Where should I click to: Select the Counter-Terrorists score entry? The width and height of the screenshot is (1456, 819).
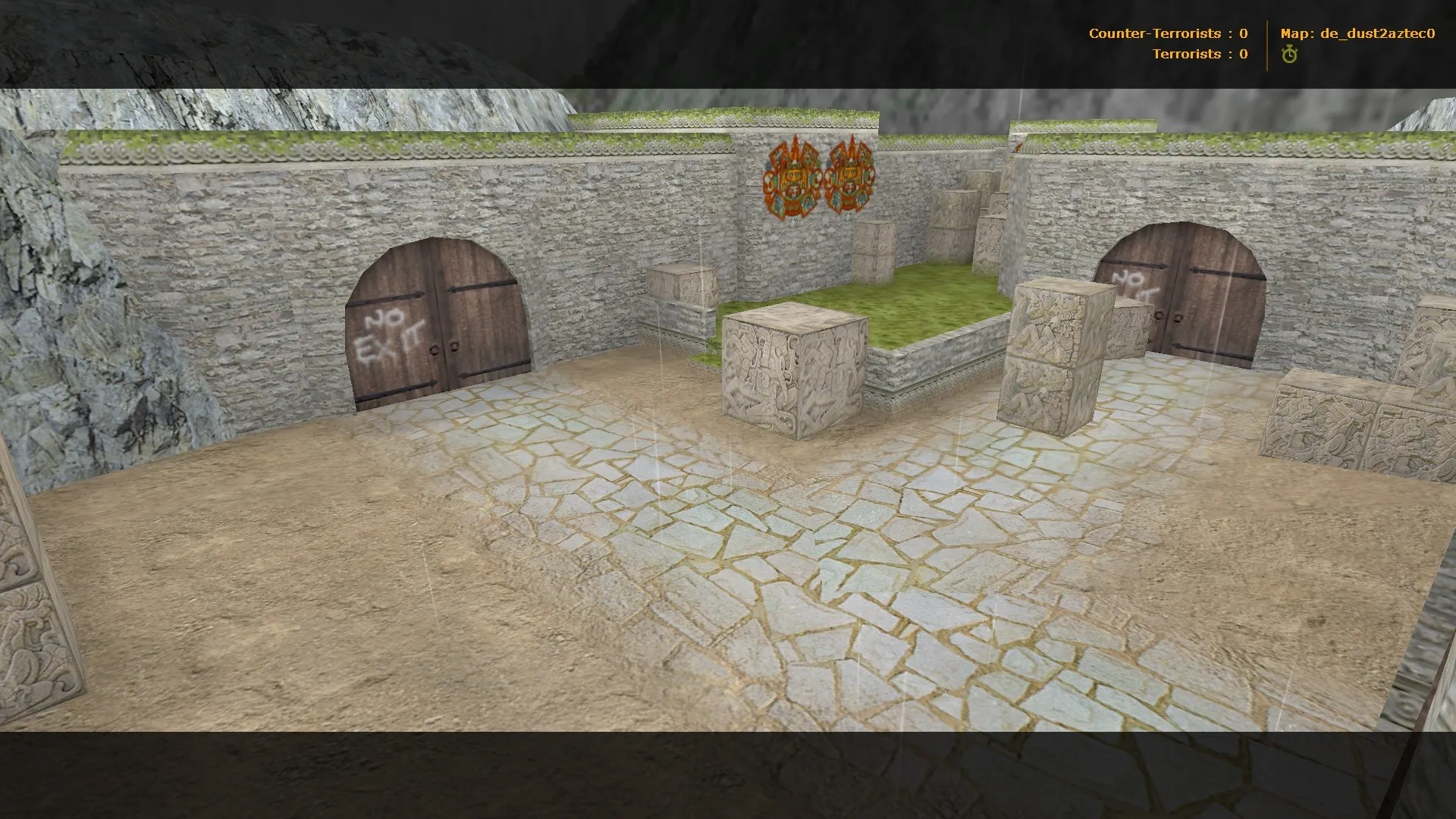tap(1168, 33)
